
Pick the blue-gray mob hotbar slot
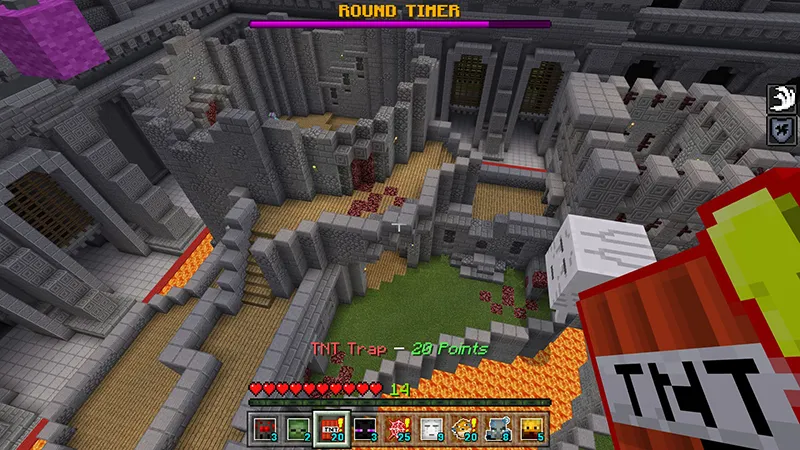(x=497, y=427)
